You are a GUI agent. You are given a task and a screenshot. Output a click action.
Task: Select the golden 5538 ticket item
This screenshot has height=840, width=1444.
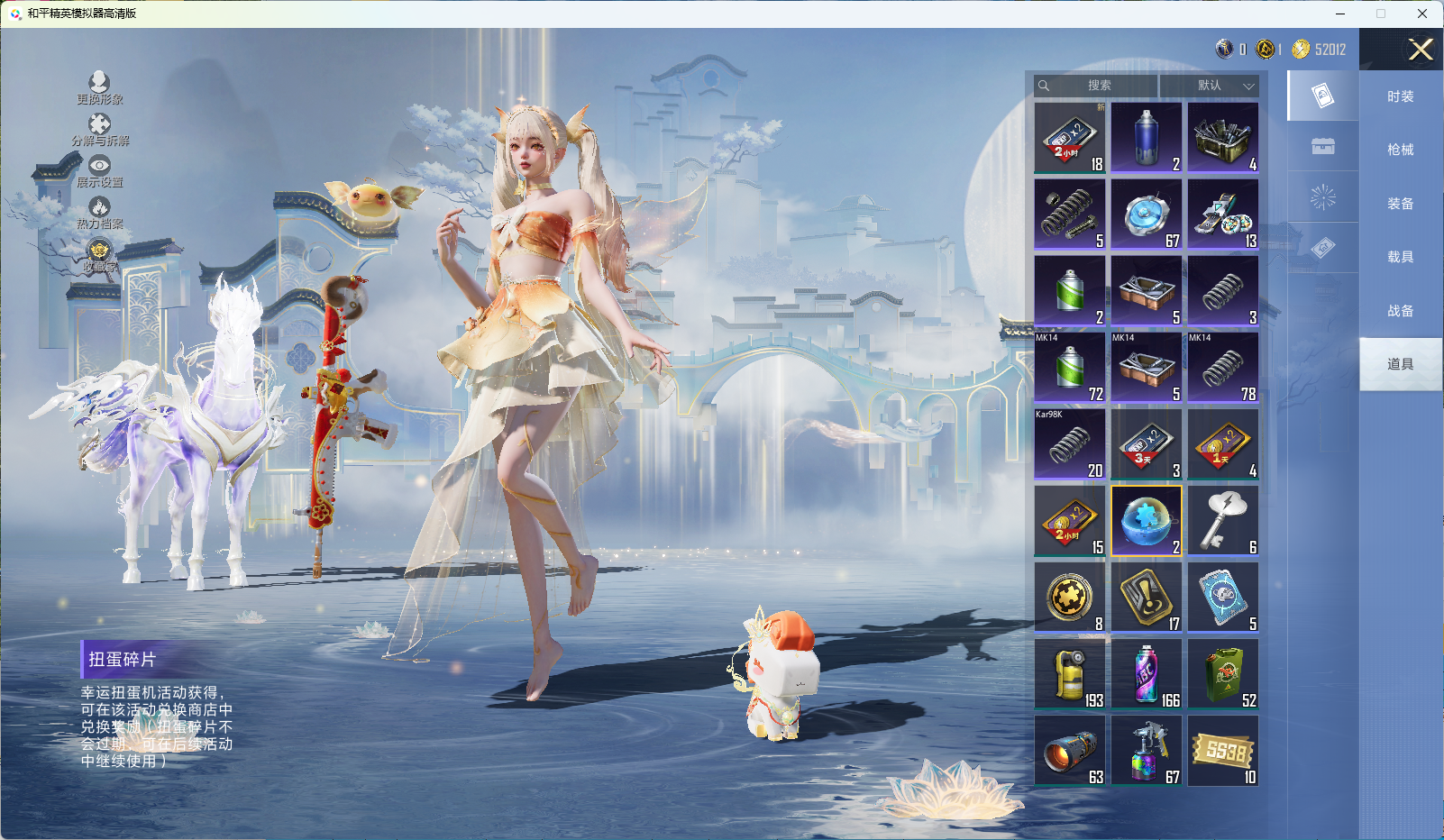click(x=1222, y=751)
